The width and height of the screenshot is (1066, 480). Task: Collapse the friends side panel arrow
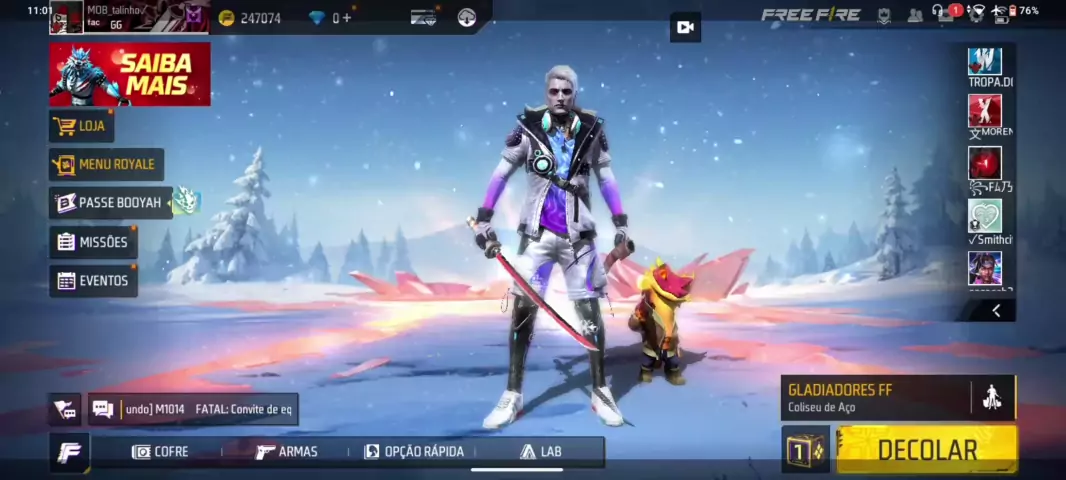click(996, 311)
